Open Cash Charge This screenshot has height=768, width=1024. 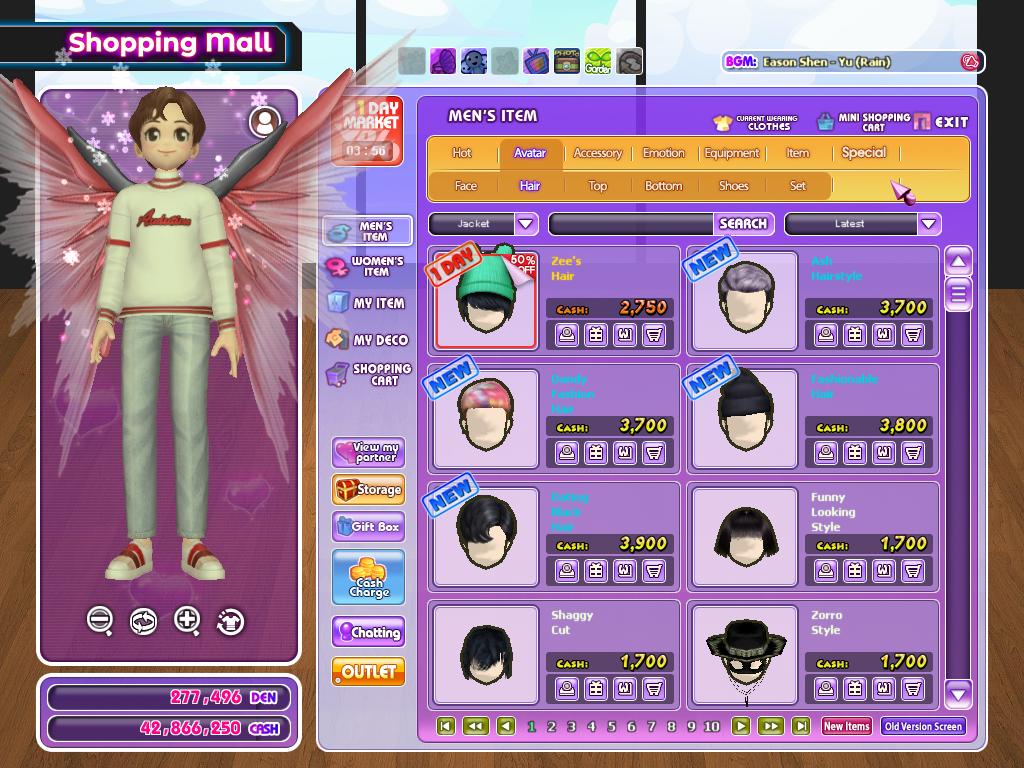[x=368, y=577]
